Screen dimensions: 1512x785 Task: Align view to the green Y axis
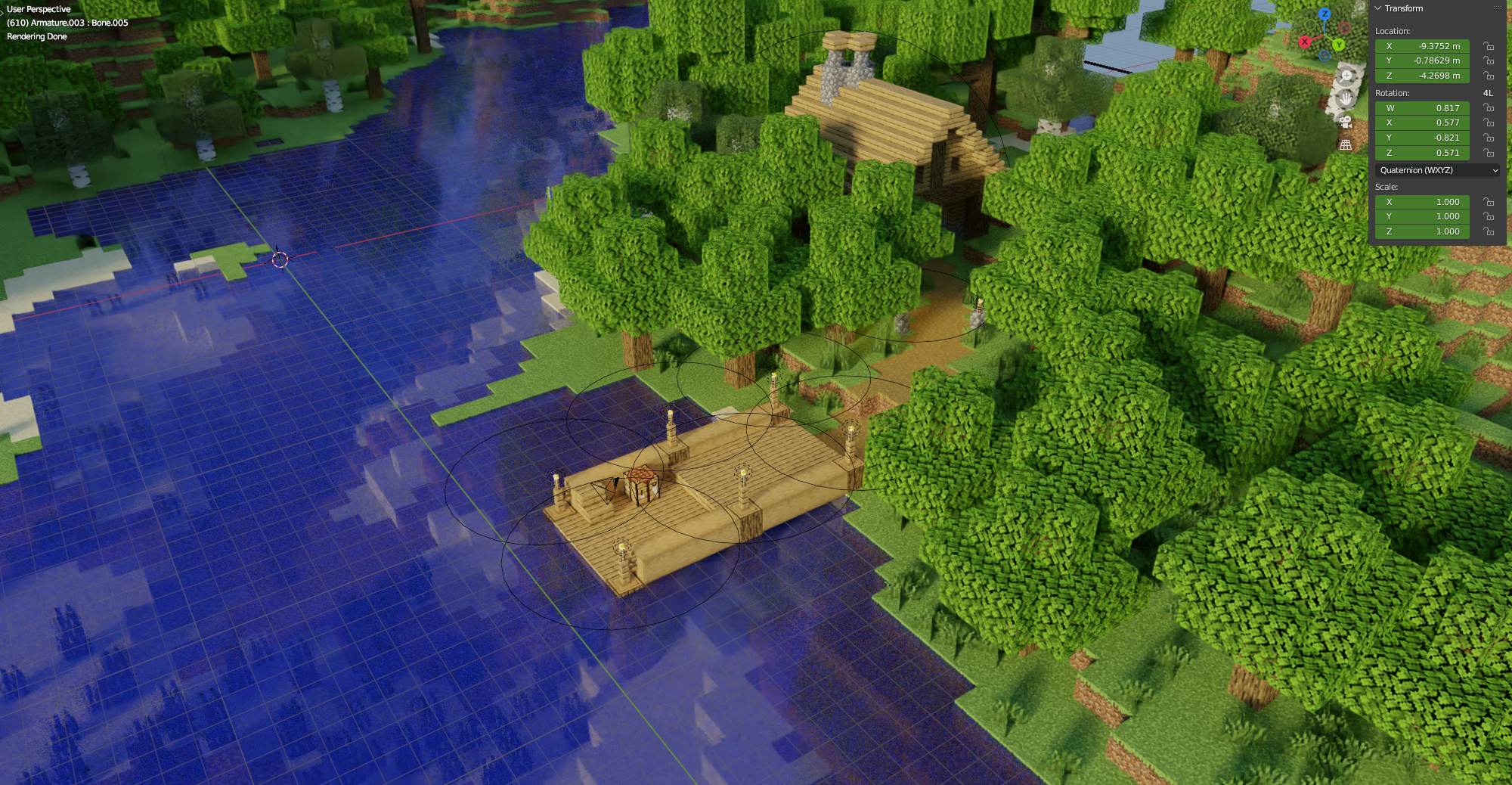1339,45
